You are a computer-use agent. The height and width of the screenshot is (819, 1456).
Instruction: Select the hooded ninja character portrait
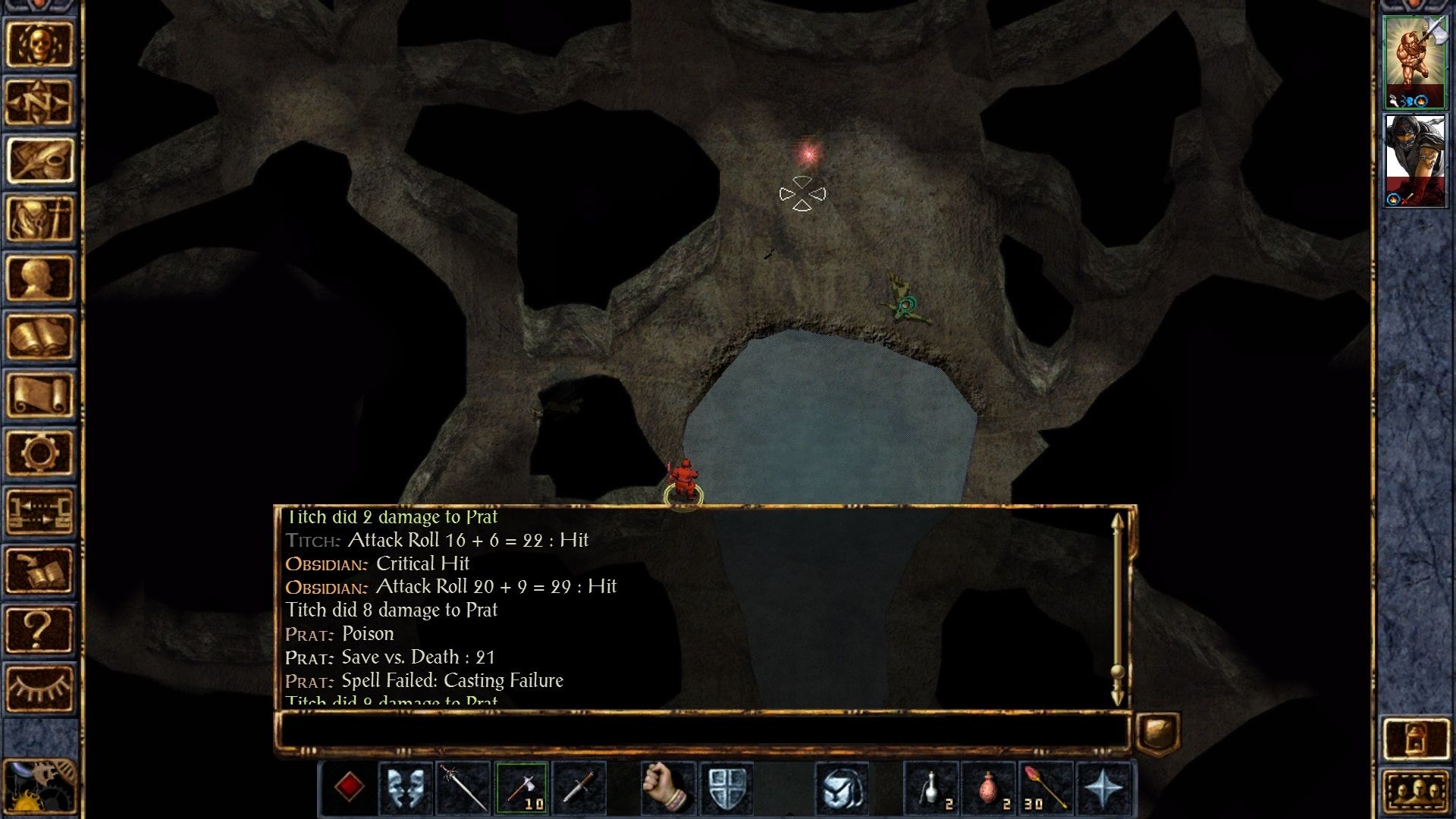coord(1414,160)
